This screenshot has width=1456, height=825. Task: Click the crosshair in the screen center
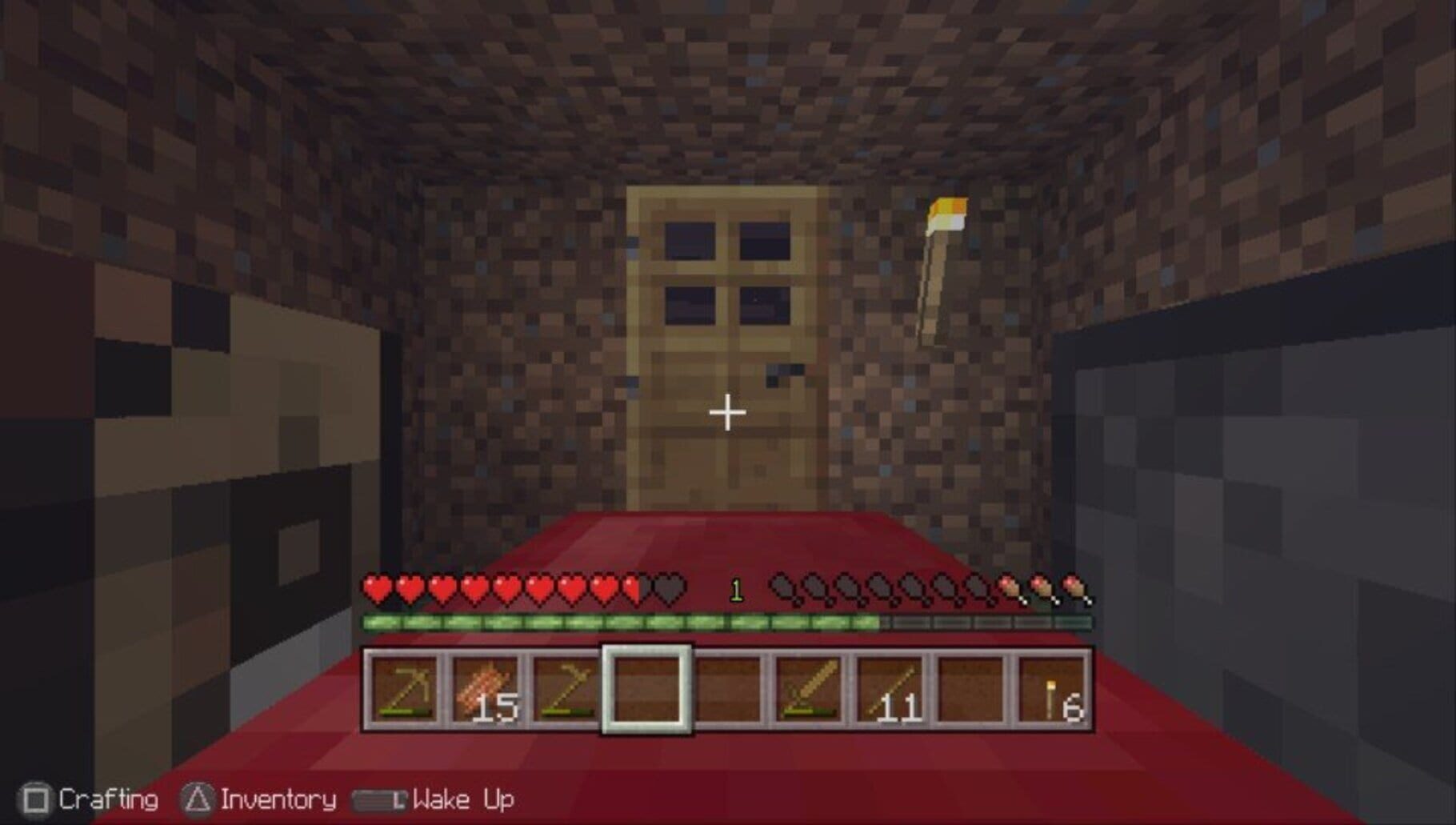(726, 412)
